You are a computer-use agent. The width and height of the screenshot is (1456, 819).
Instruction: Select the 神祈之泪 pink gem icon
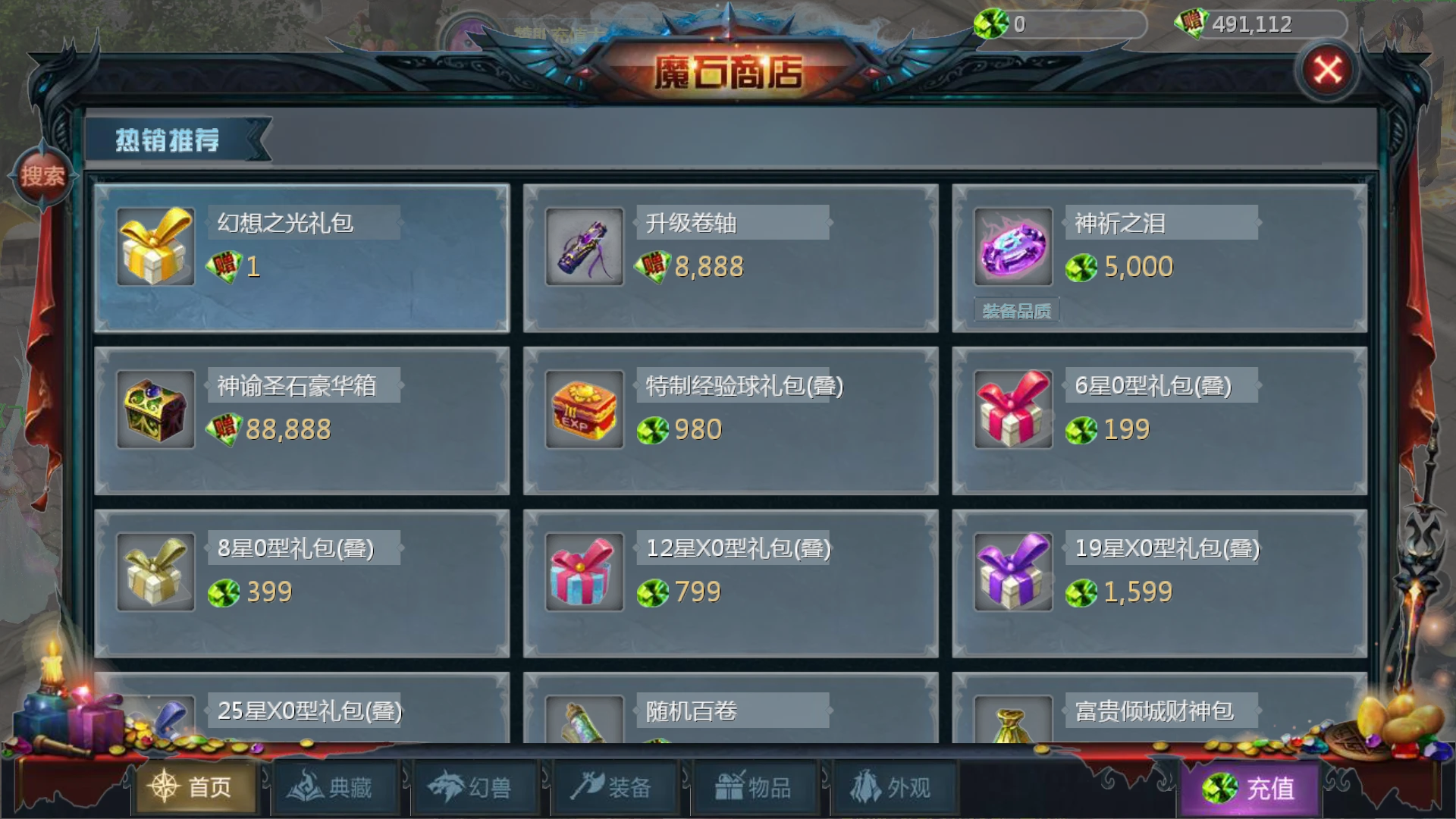tap(1012, 246)
